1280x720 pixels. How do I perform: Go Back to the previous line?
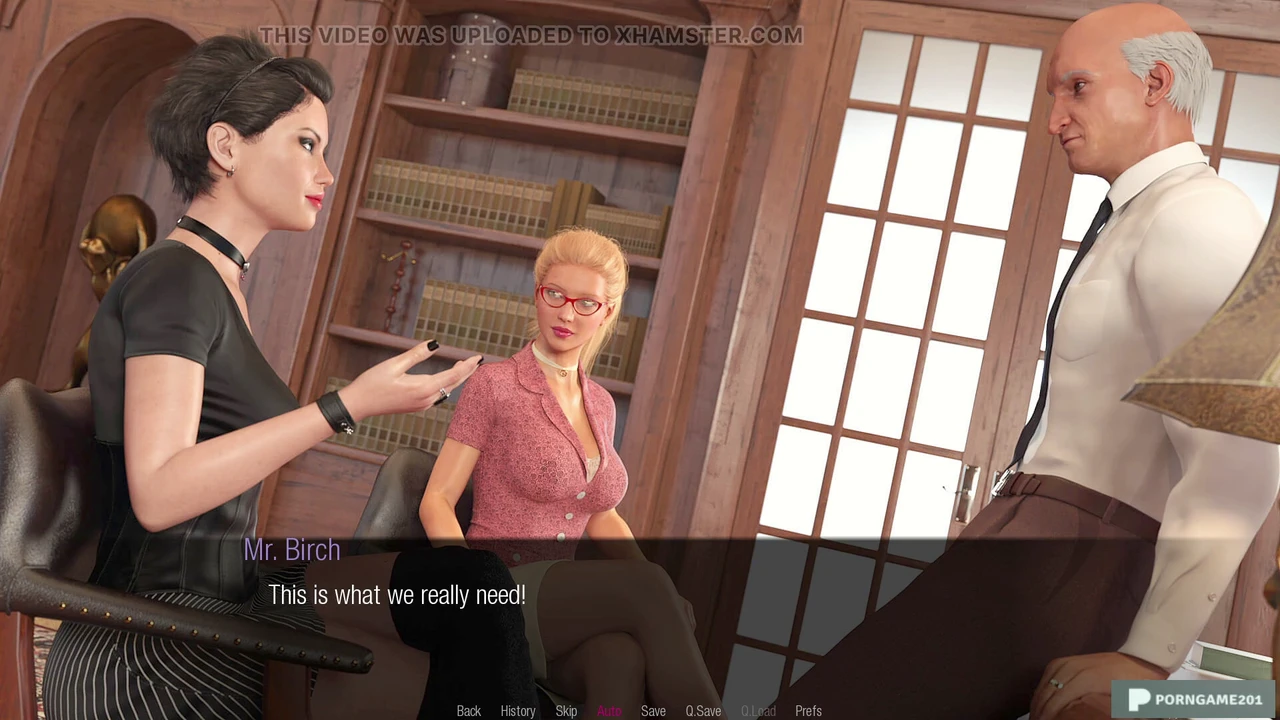click(x=468, y=711)
